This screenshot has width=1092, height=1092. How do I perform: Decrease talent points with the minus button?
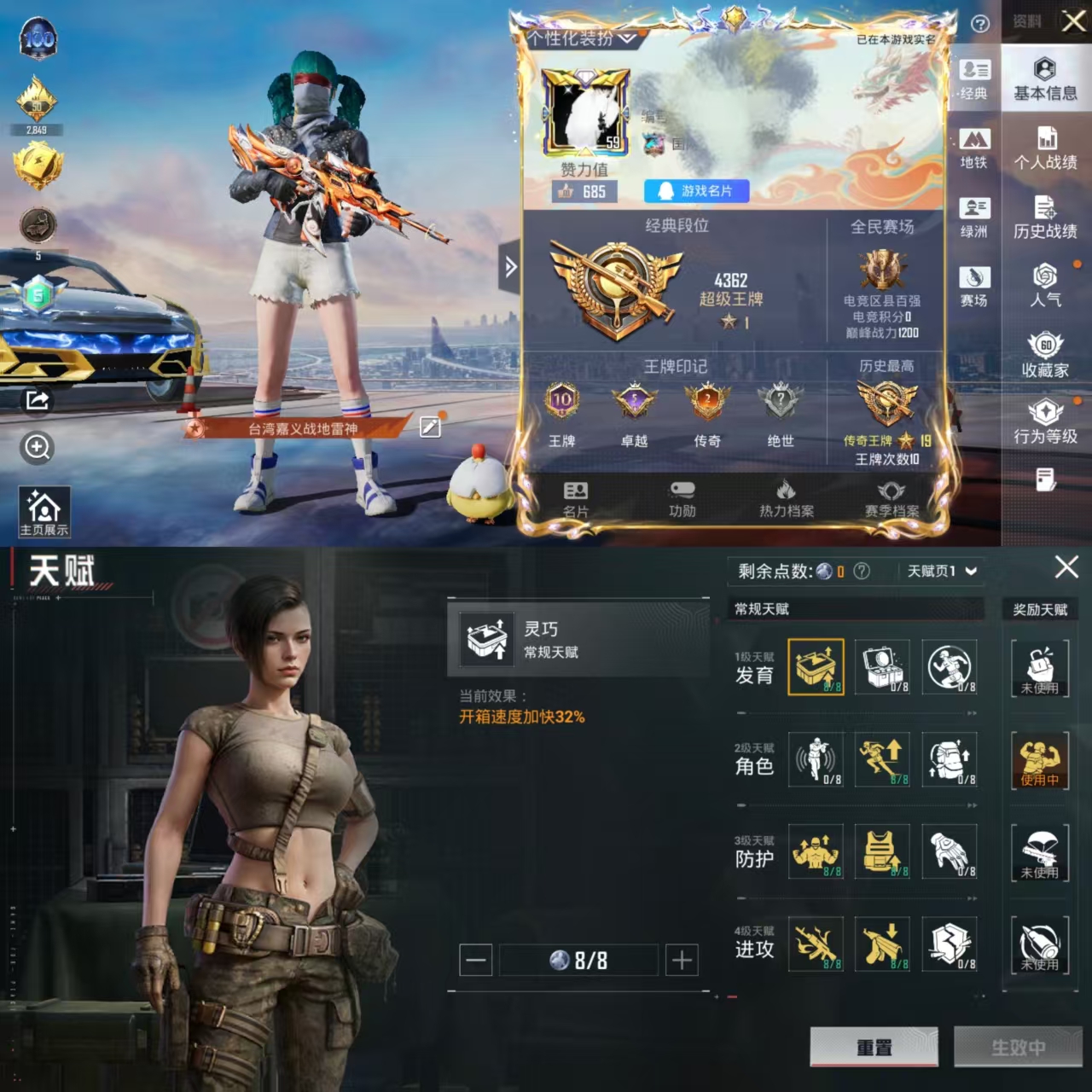(x=476, y=961)
